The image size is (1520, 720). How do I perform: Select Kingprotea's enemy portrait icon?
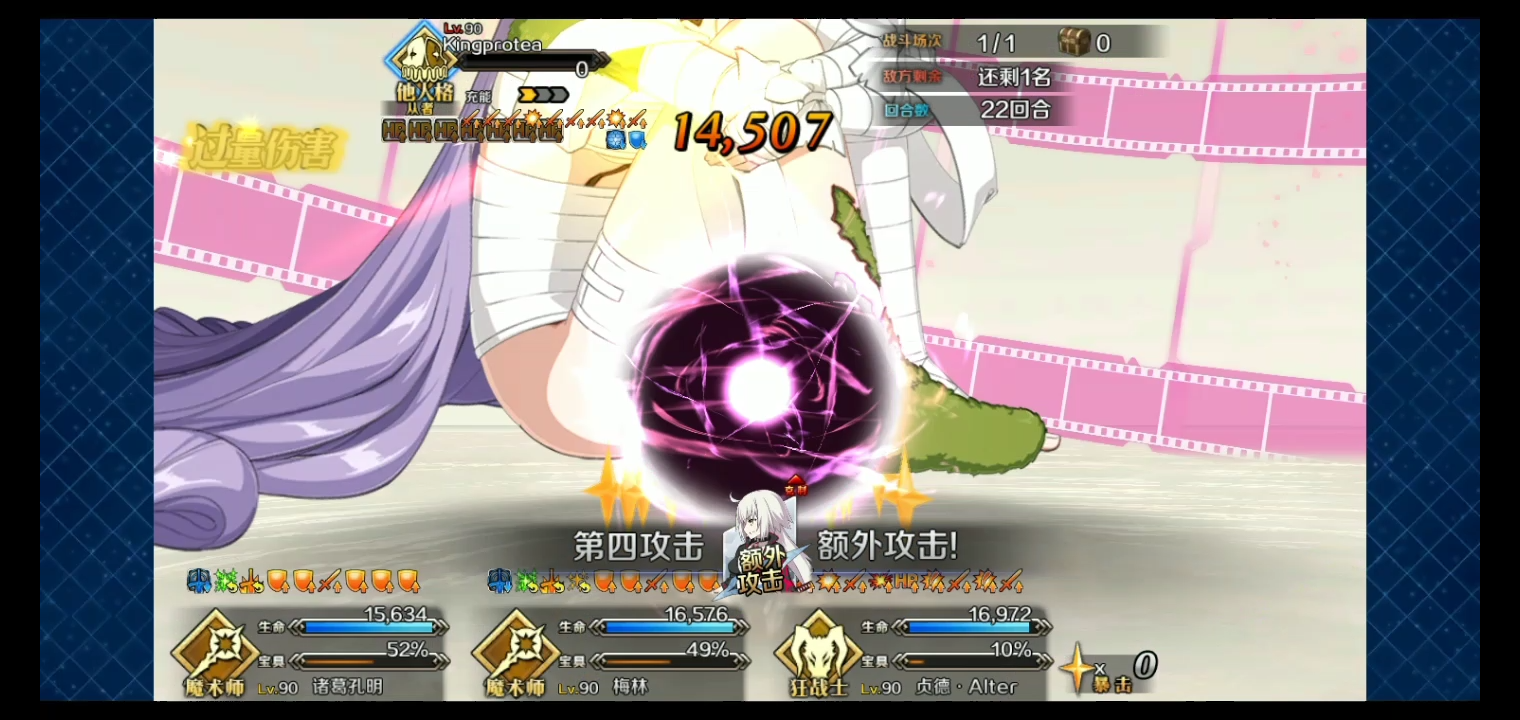(420, 60)
